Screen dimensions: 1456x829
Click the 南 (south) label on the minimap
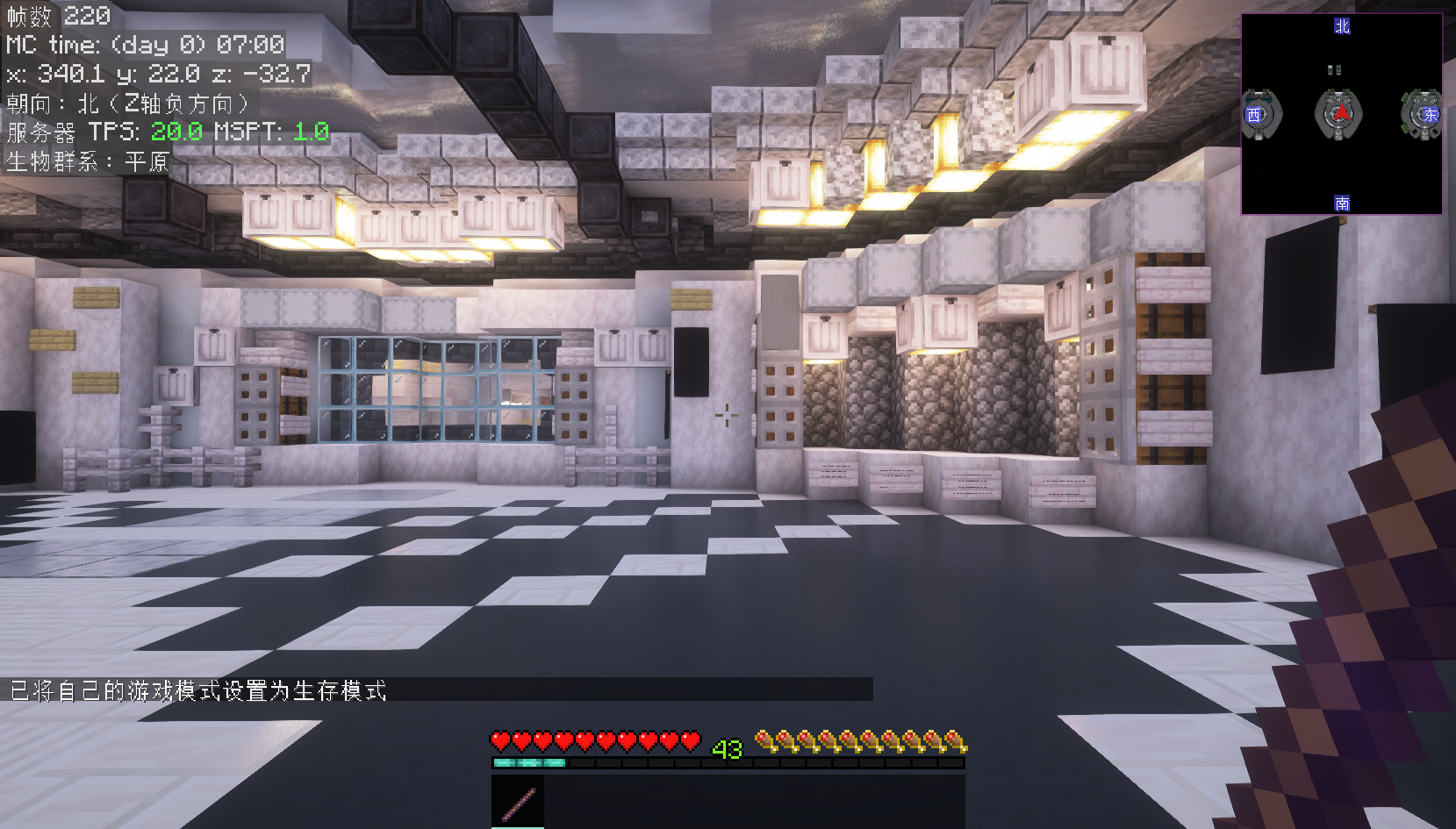(x=1342, y=204)
